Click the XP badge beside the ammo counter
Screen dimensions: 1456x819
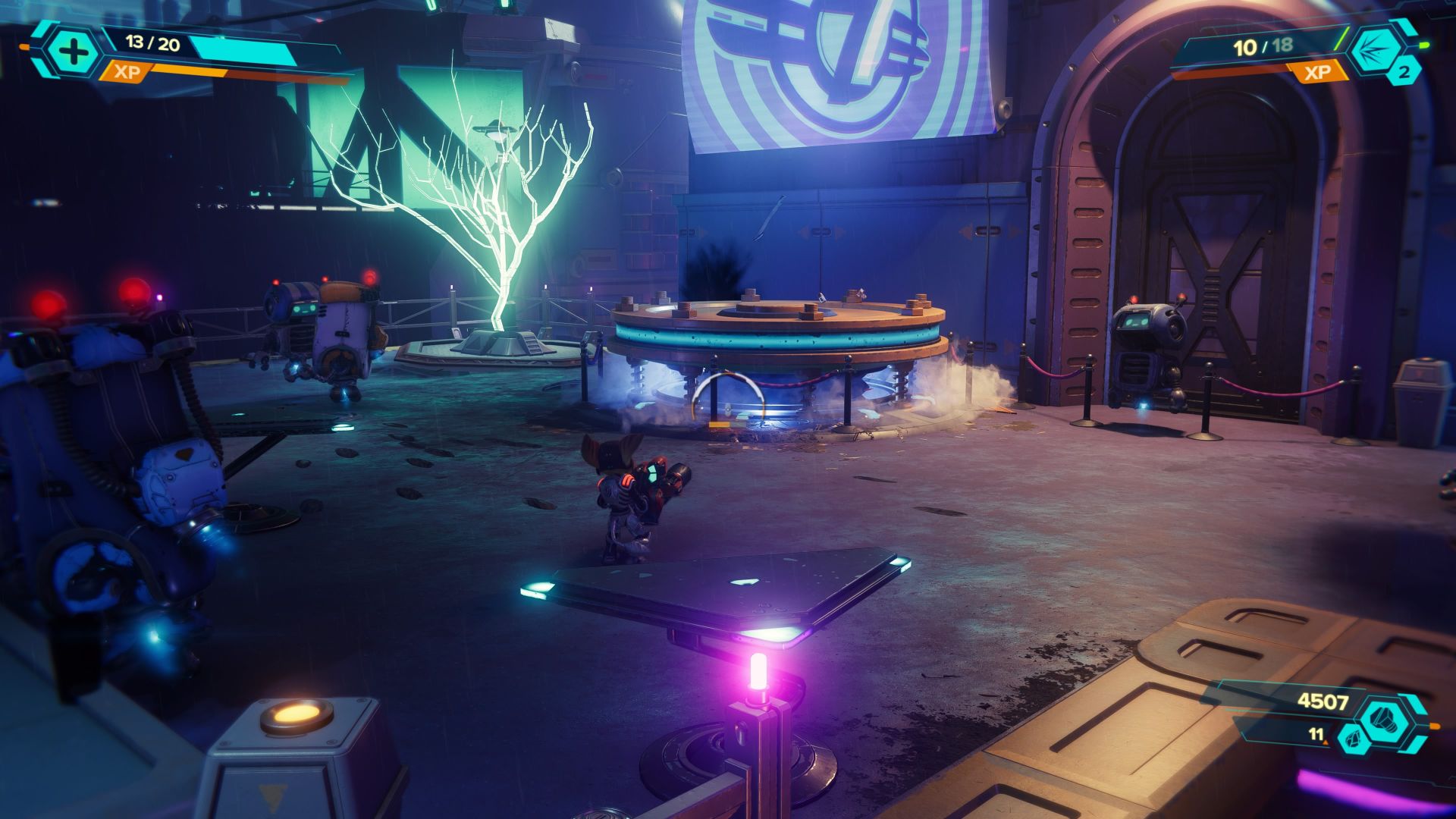pos(1318,72)
